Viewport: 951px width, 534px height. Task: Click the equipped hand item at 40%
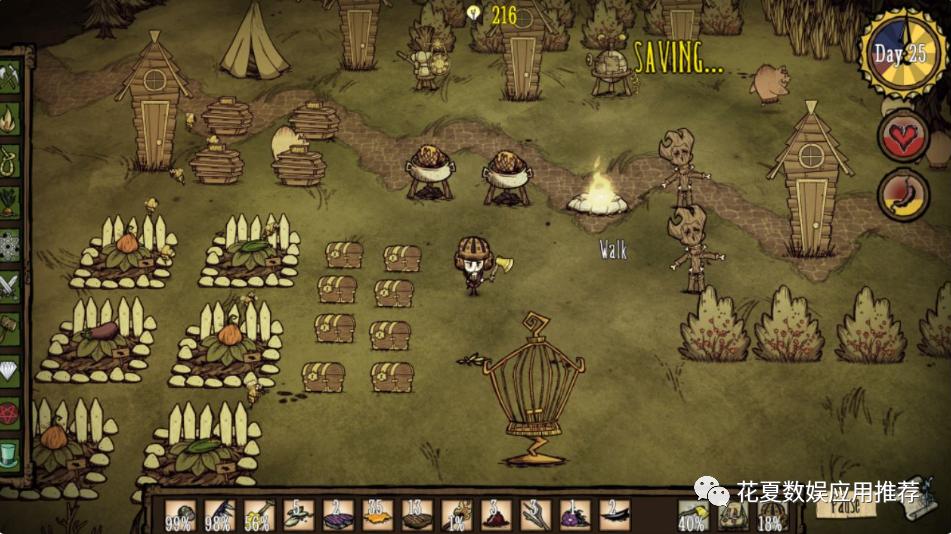click(694, 516)
